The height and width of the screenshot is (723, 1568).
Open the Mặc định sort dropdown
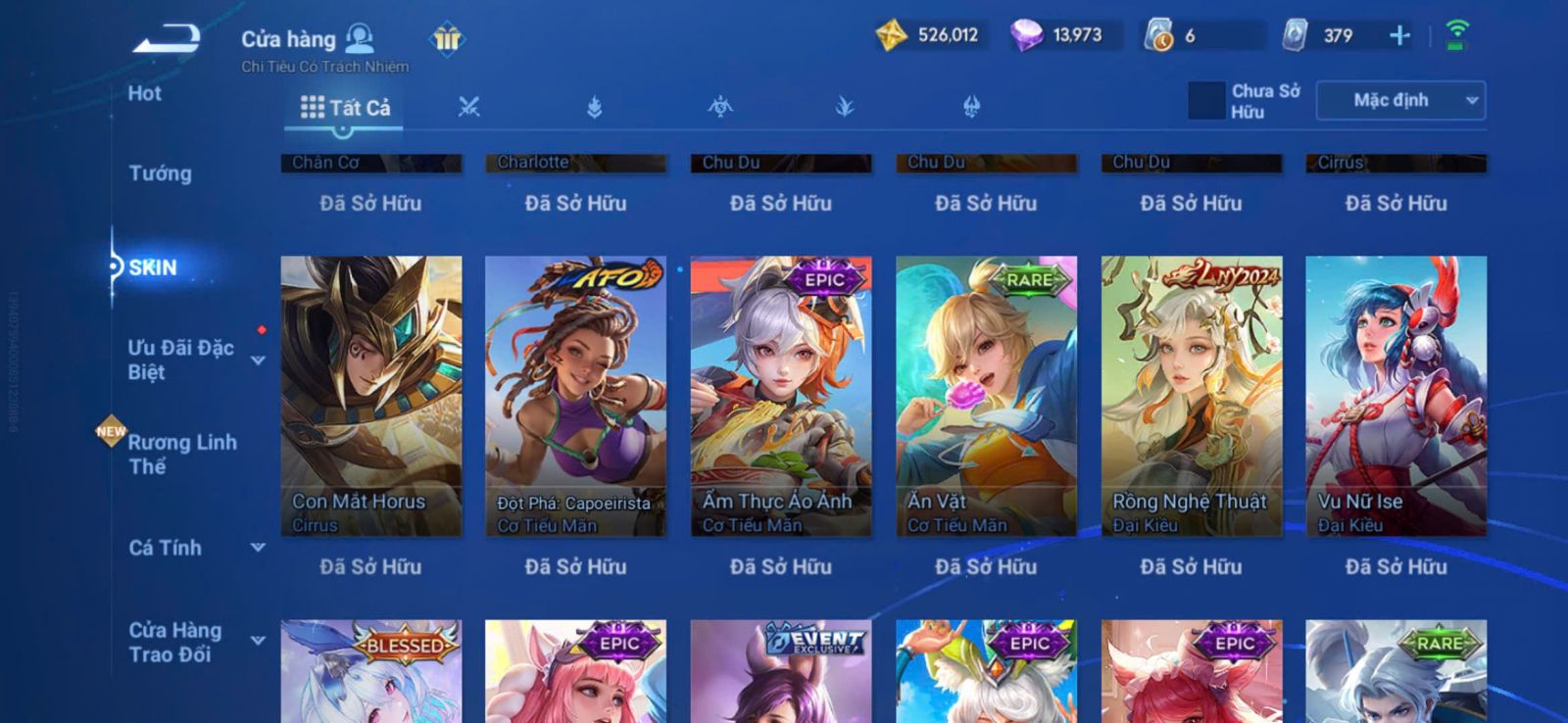(1400, 101)
